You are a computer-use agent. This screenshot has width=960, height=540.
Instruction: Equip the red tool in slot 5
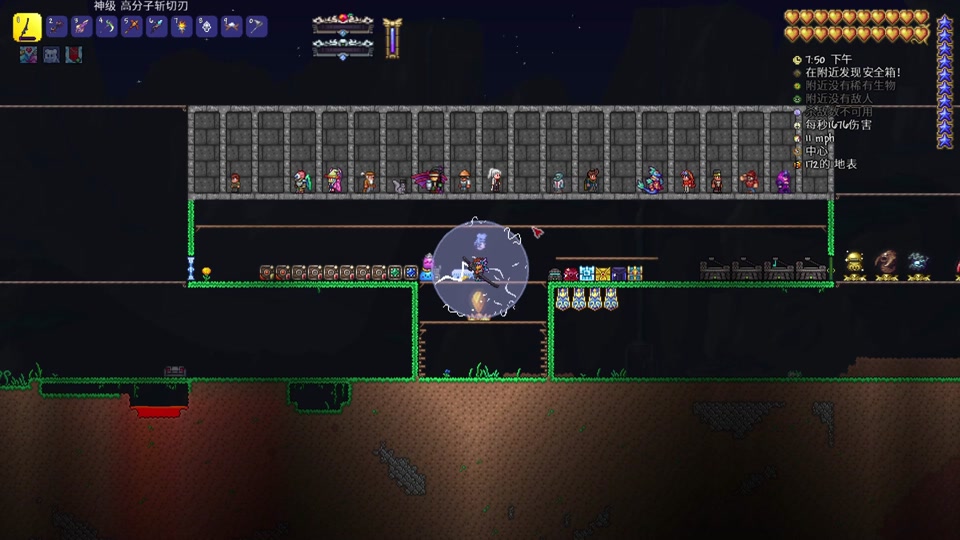[x=132, y=27]
